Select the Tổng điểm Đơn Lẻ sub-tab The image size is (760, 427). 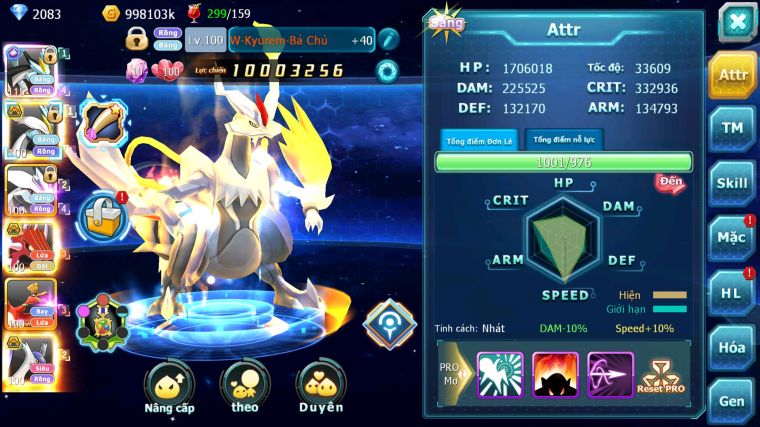click(x=479, y=141)
